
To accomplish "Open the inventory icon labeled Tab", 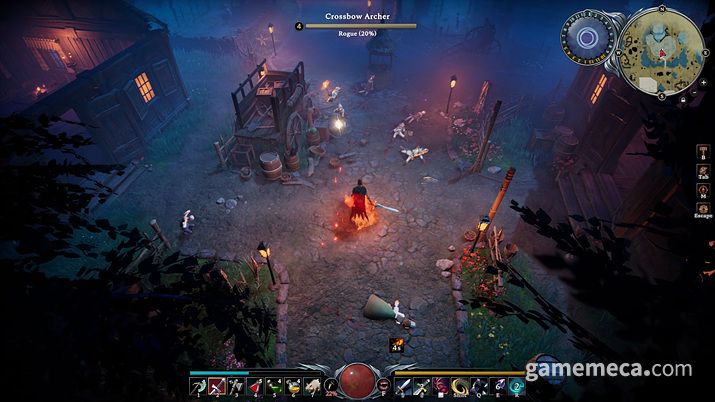I will point(702,172).
